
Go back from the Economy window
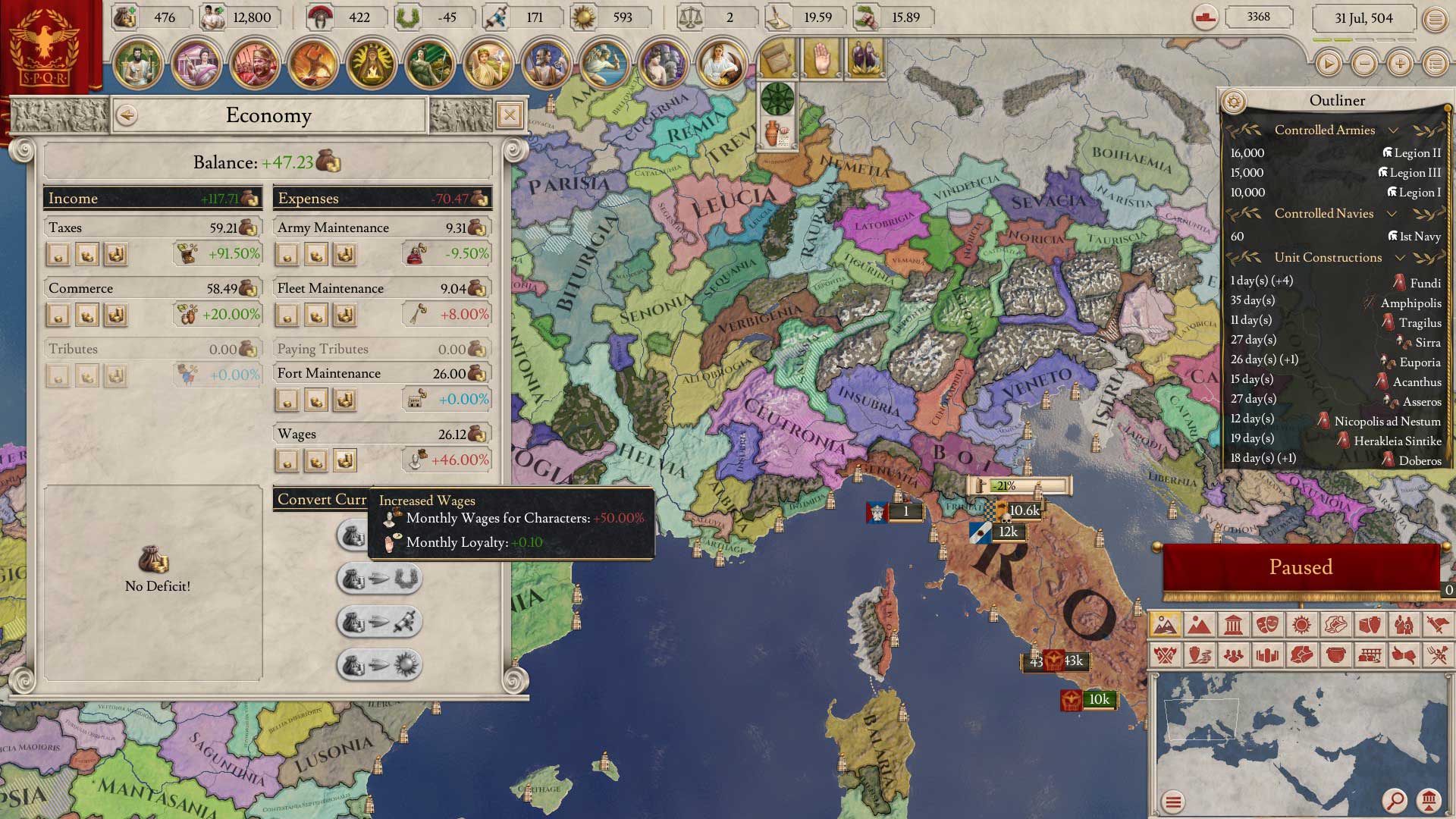127,115
